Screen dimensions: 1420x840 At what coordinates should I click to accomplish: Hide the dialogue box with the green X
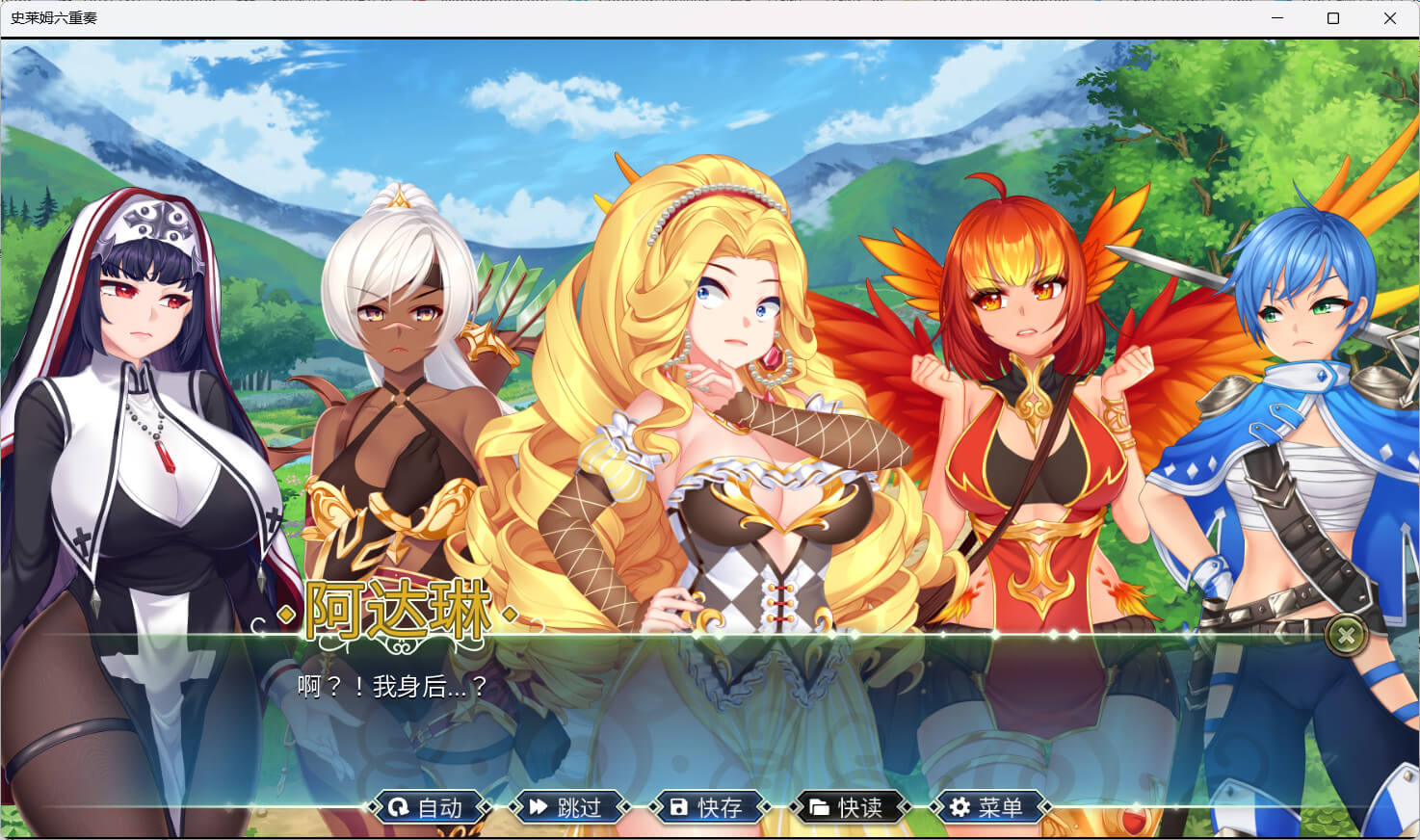pos(1346,635)
